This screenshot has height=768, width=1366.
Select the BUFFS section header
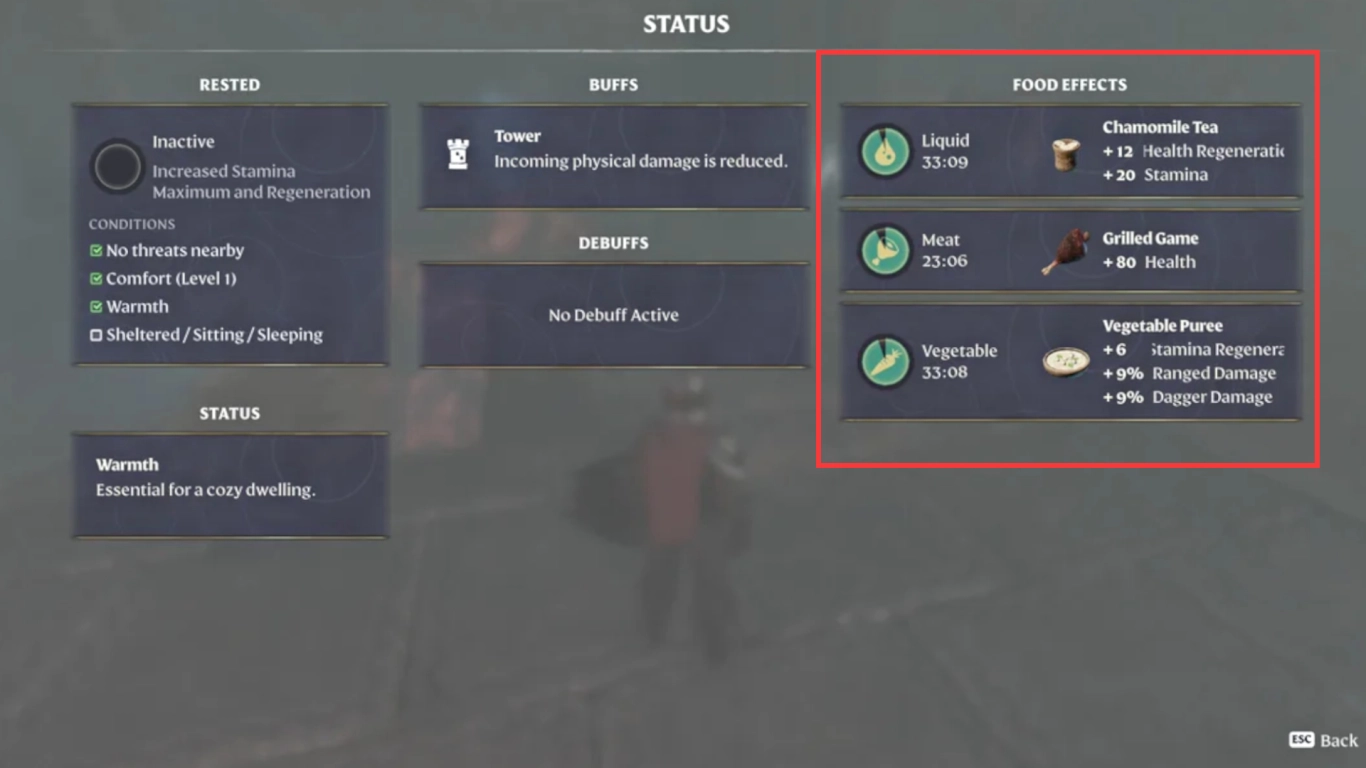pyautogui.click(x=613, y=85)
